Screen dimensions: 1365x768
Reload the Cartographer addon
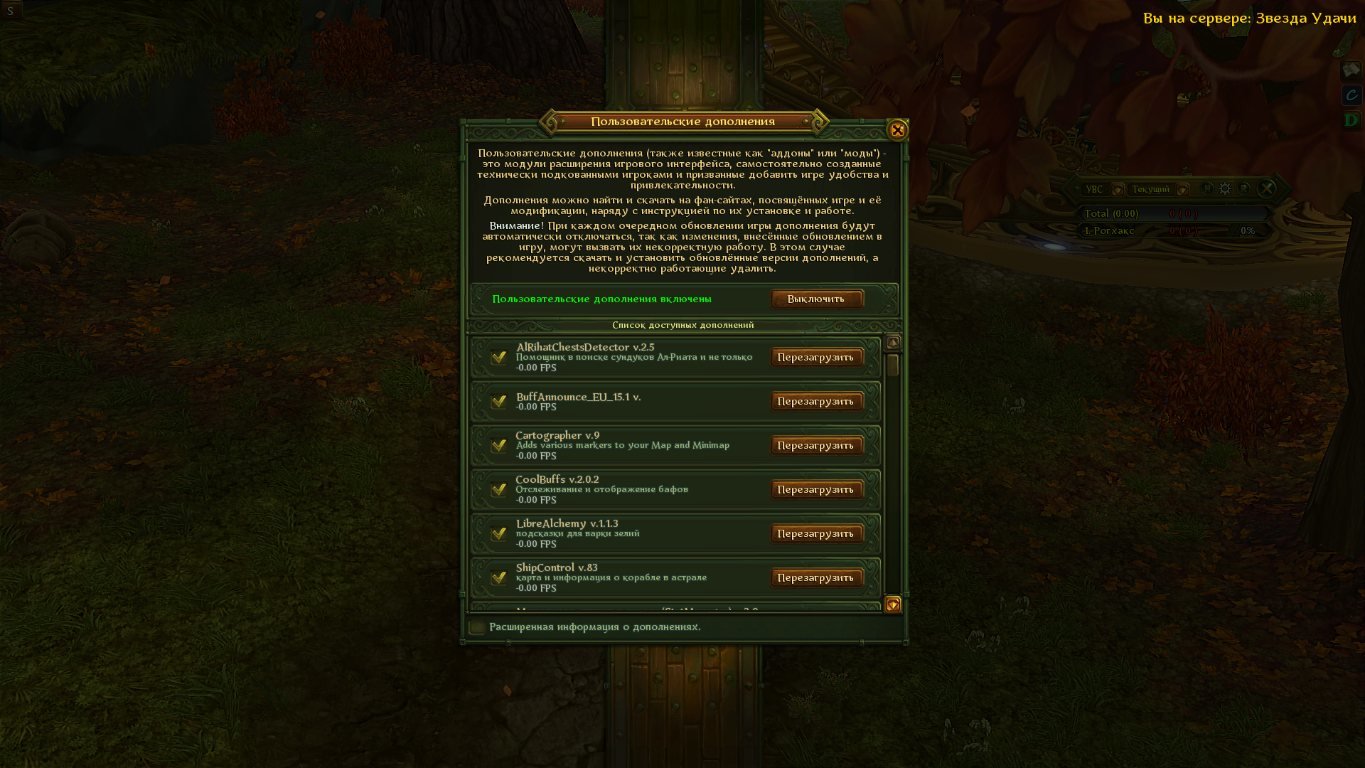click(x=816, y=445)
